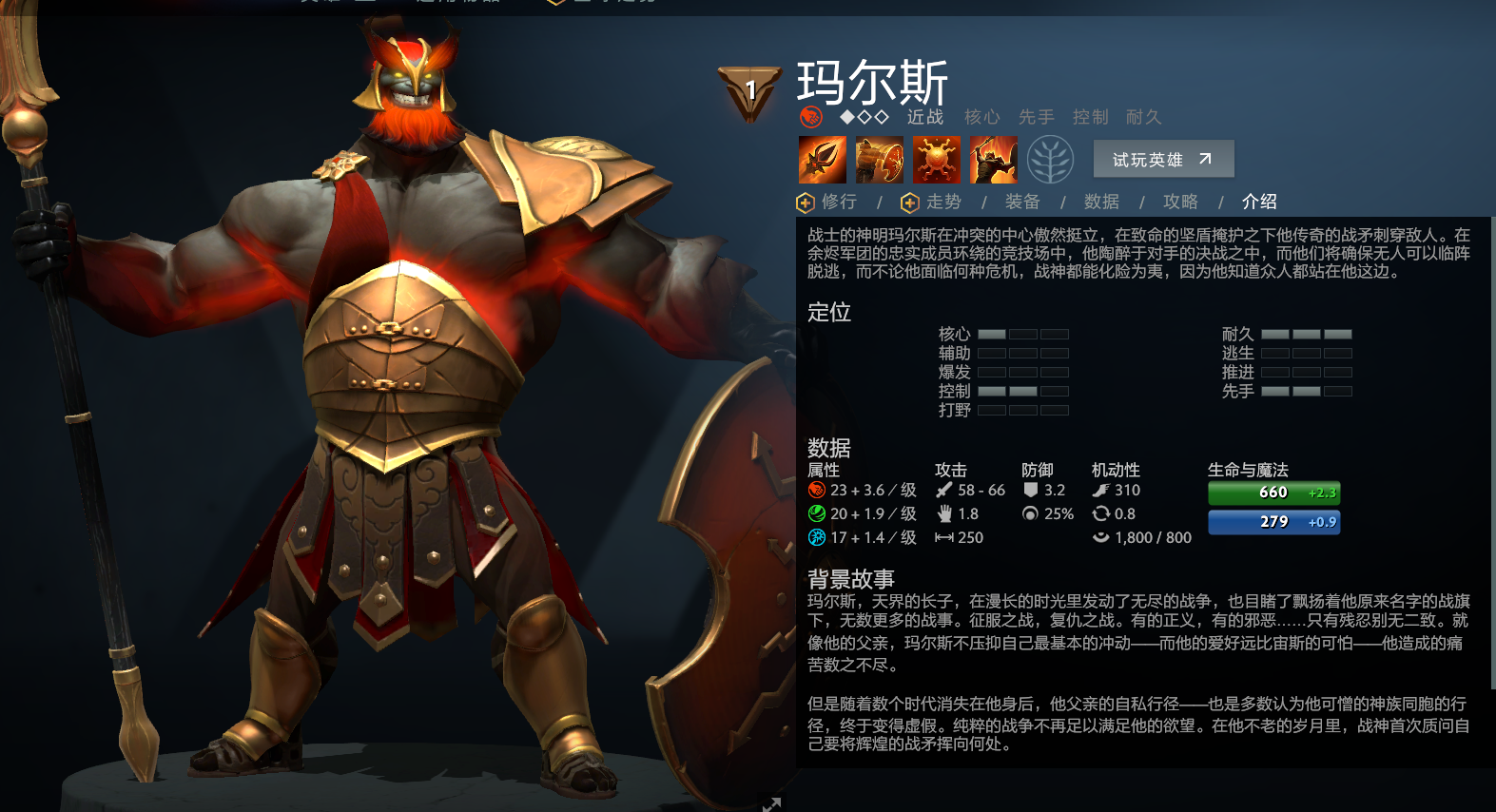Open Mars's talent tree icon
The width and height of the screenshot is (1496, 812).
coord(1051,159)
